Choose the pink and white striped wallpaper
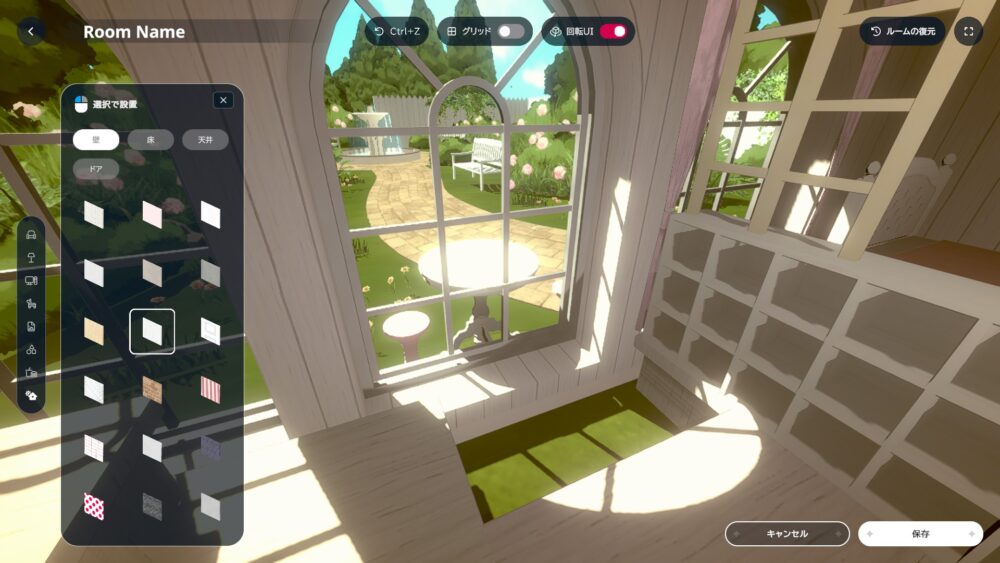This screenshot has height=563, width=1000. pyautogui.click(x=210, y=389)
